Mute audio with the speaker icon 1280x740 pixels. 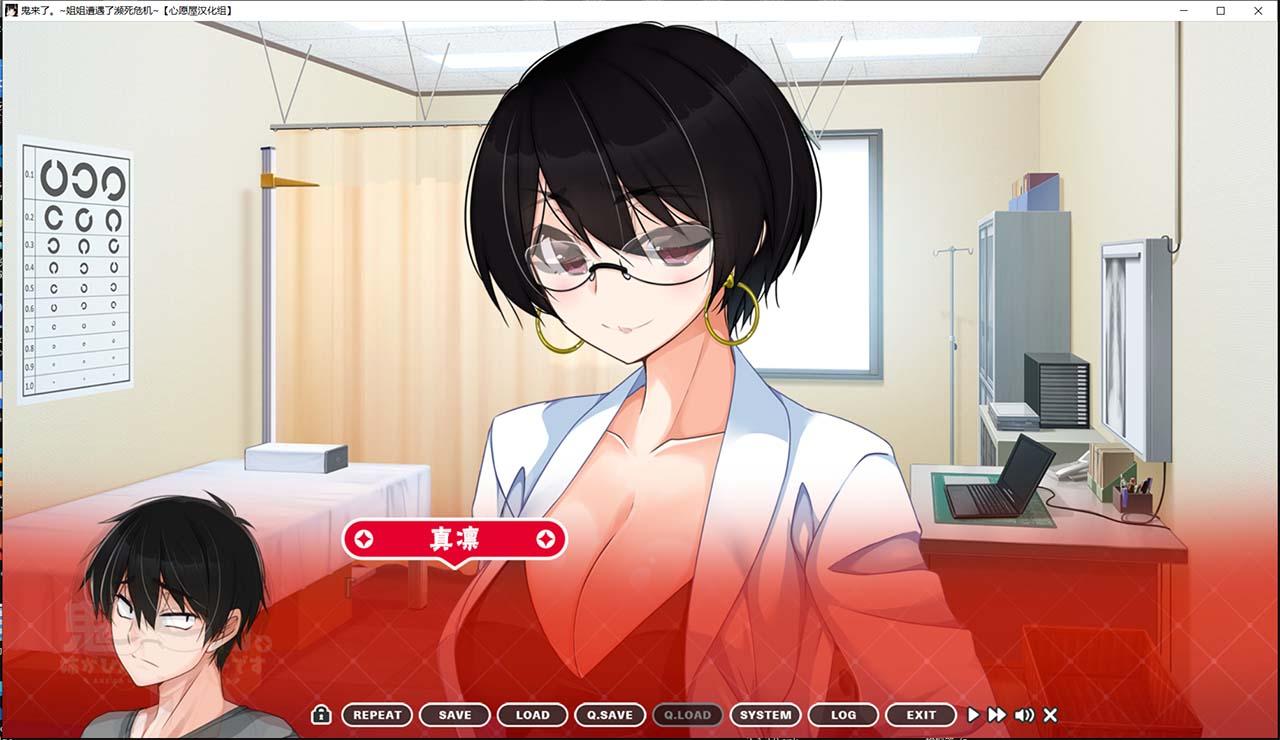[x=1024, y=715]
